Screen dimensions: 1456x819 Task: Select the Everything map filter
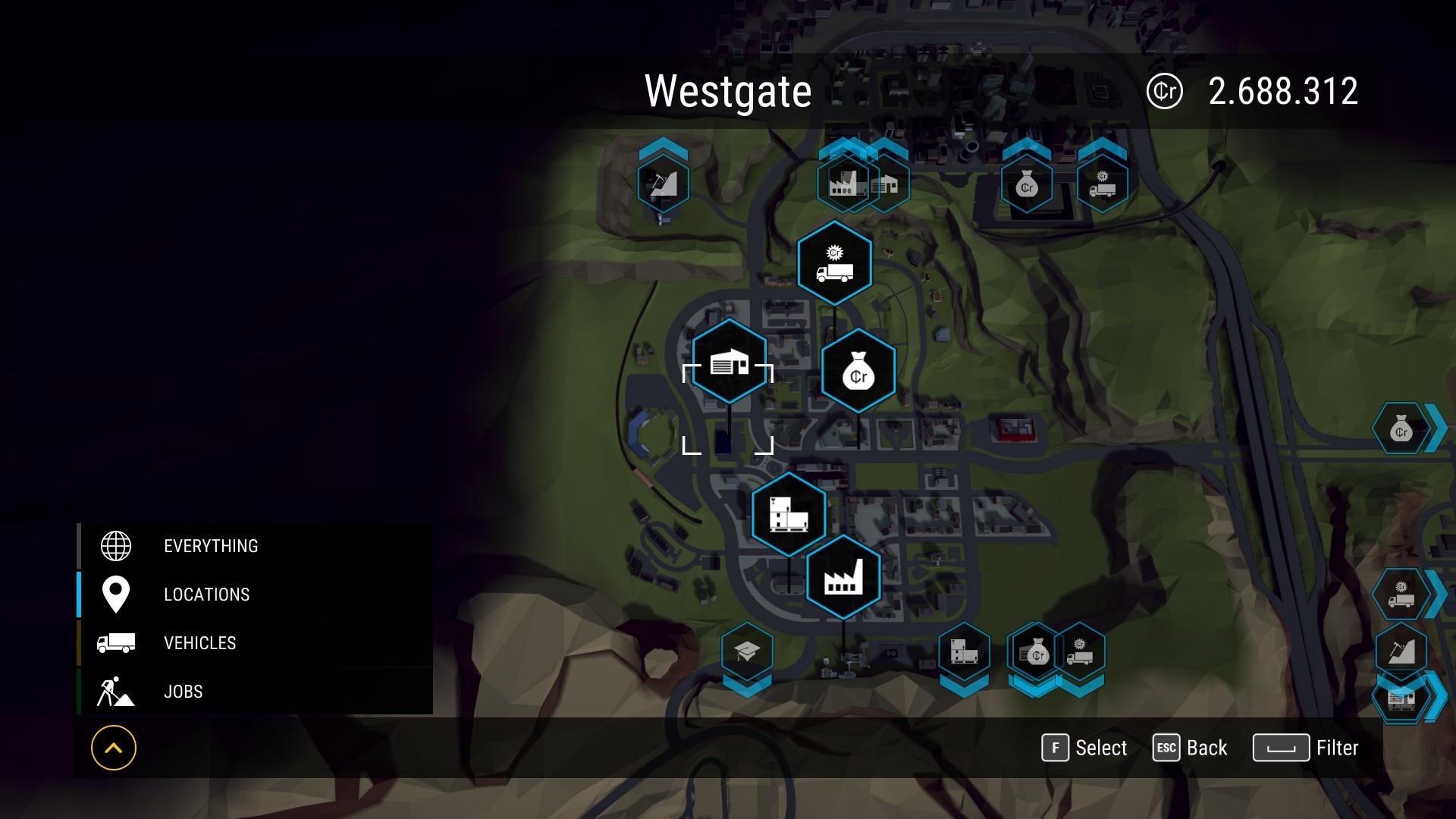click(211, 546)
